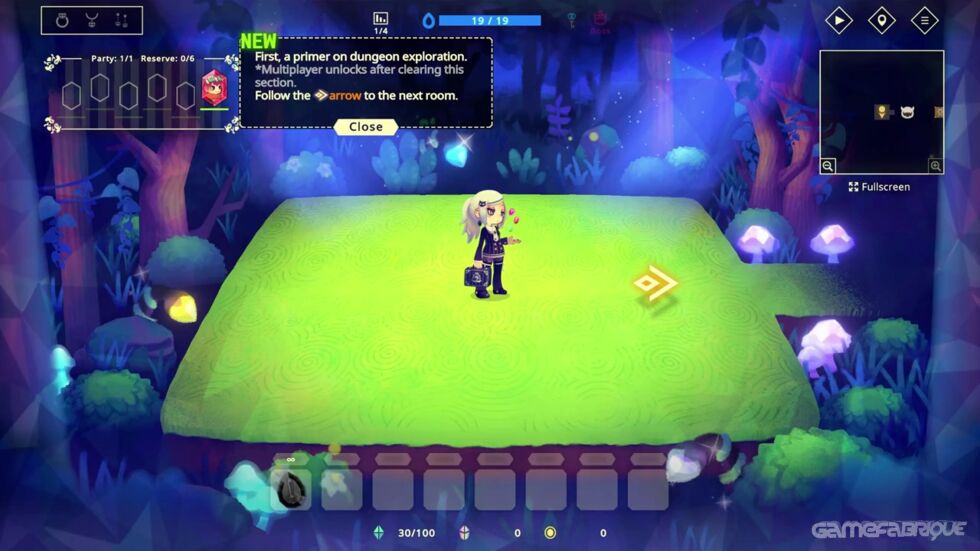Follow the yellow arrow room exit marker
The image size is (980, 551).
[655, 284]
